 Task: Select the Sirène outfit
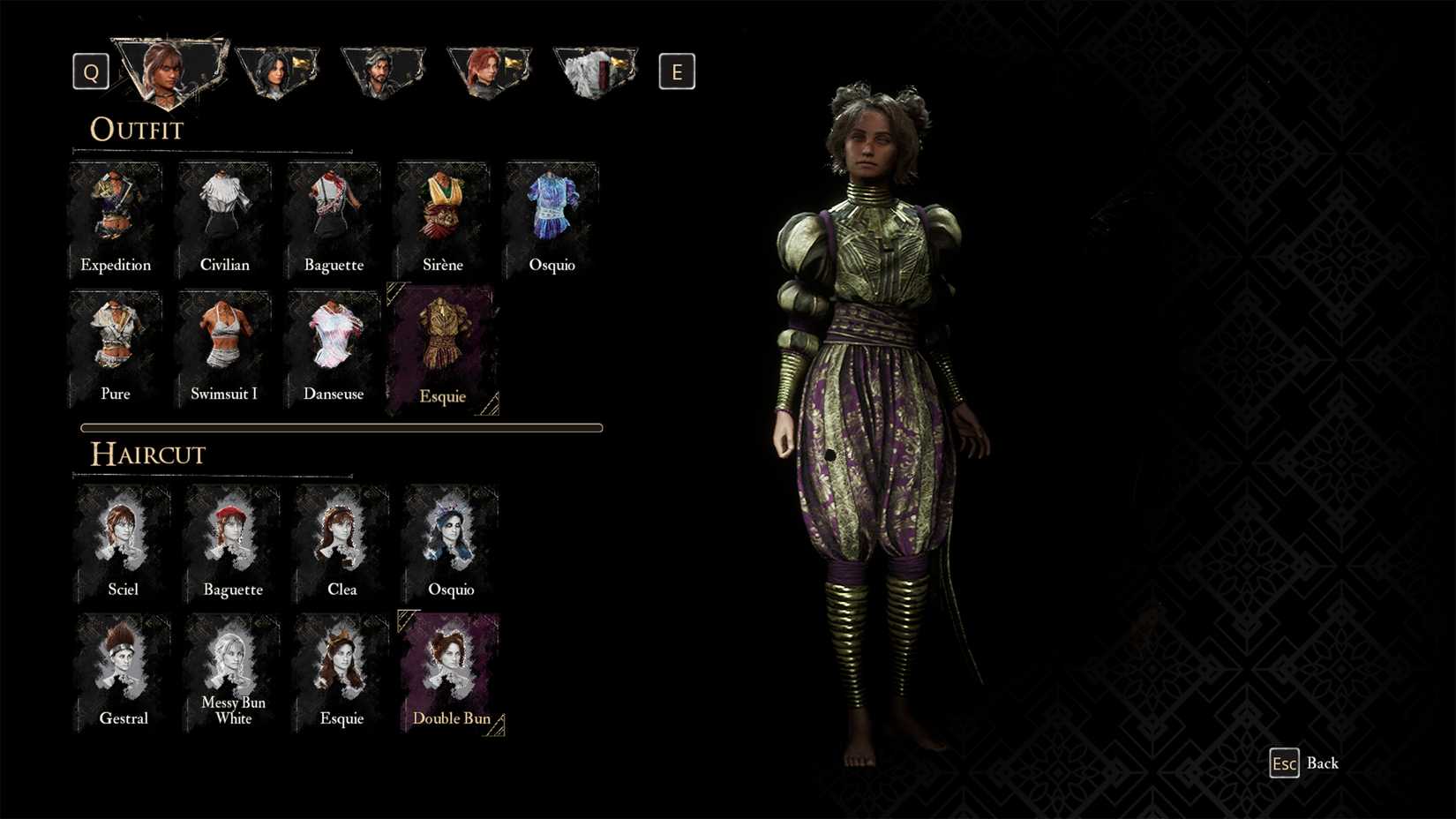[x=442, y=216]
